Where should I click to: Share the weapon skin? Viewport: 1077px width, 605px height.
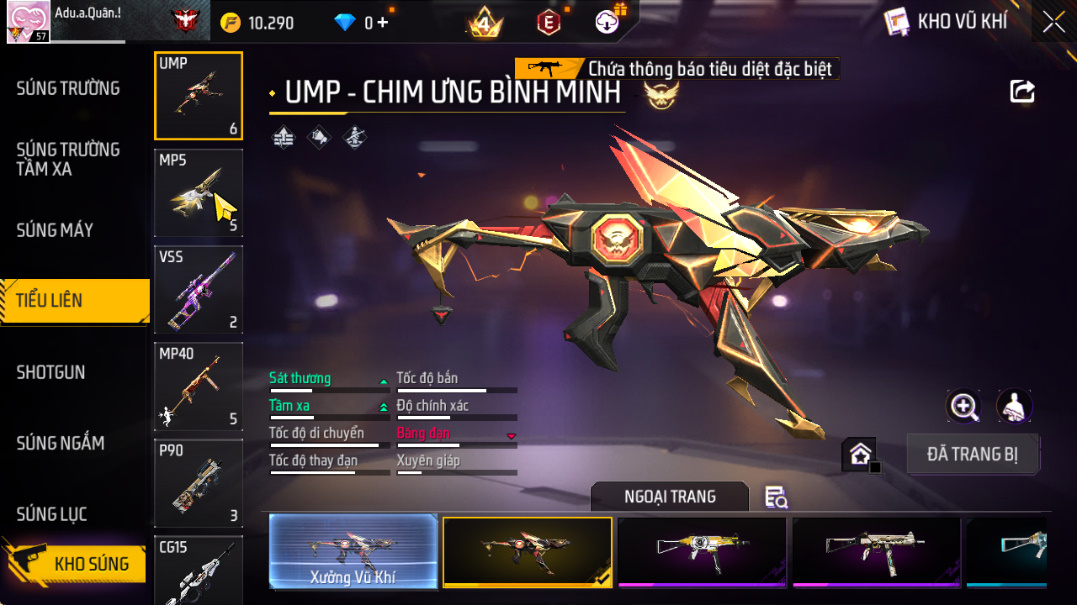click(x=1022, y=92)
